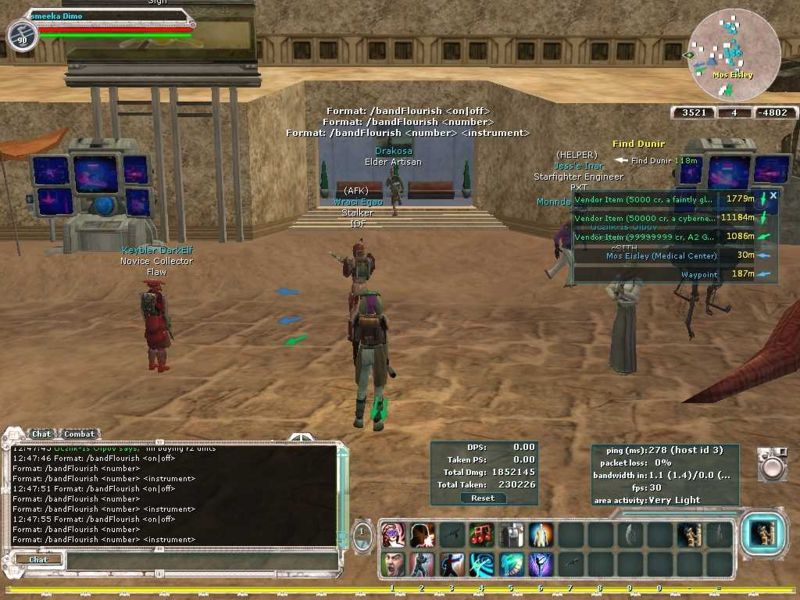Screen dimensions: 800x600
Task: Open the Mos Eisley radar minimap
Action: (734, 54)
